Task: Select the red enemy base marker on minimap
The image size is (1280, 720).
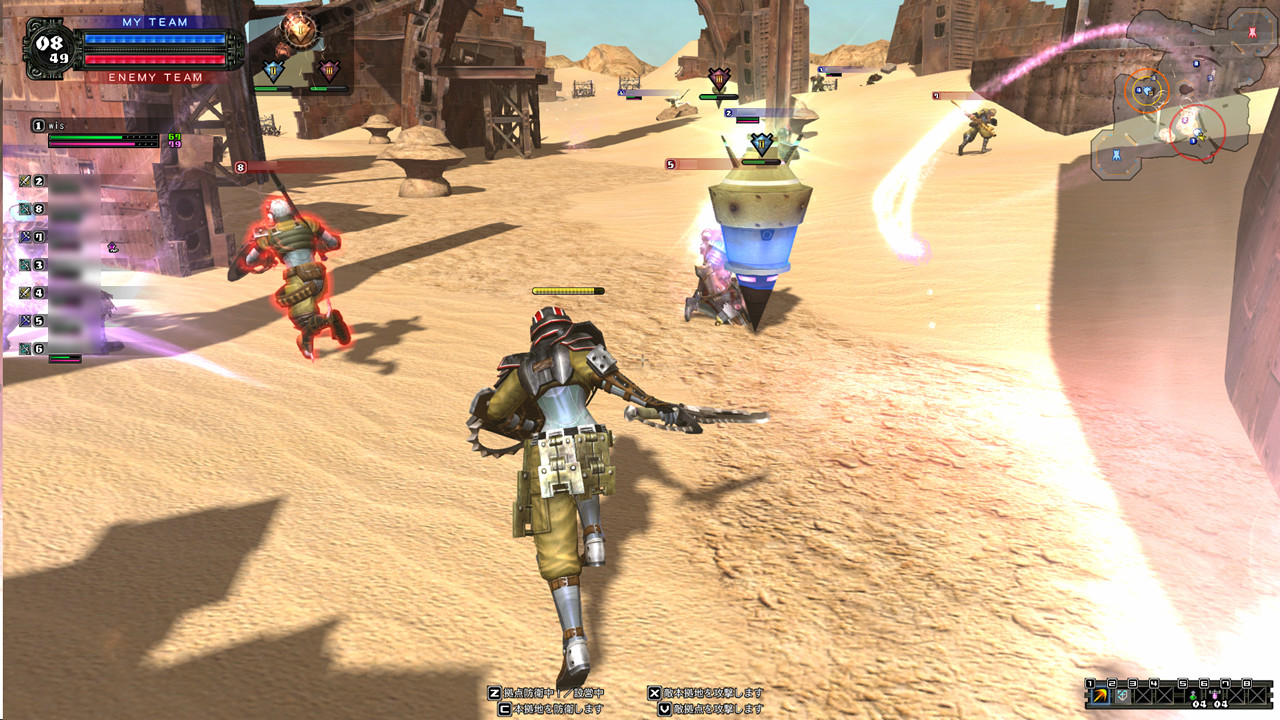Action: [x=1253, y=32]
